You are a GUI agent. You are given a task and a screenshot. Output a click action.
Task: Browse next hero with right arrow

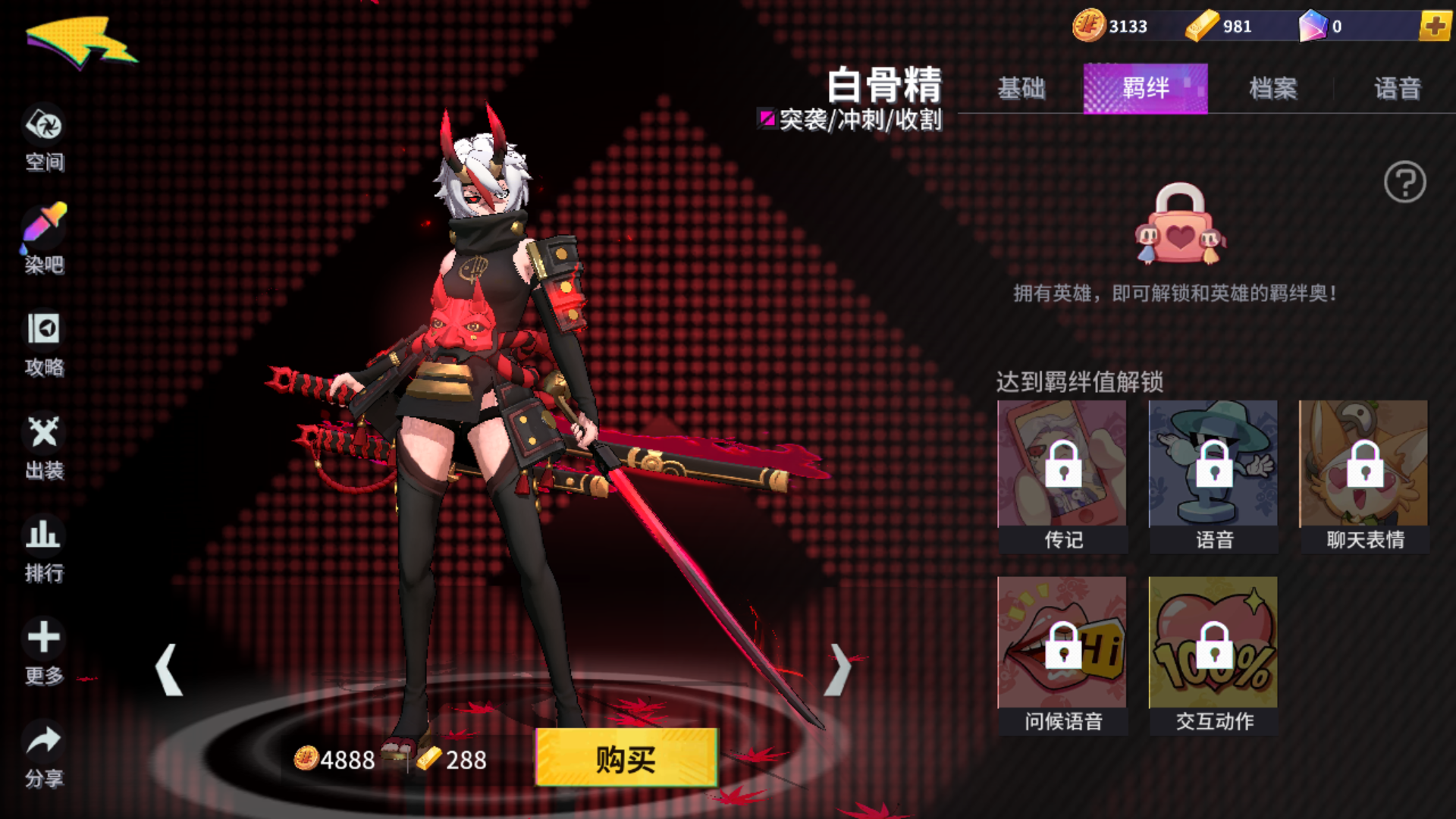(838, 671)
